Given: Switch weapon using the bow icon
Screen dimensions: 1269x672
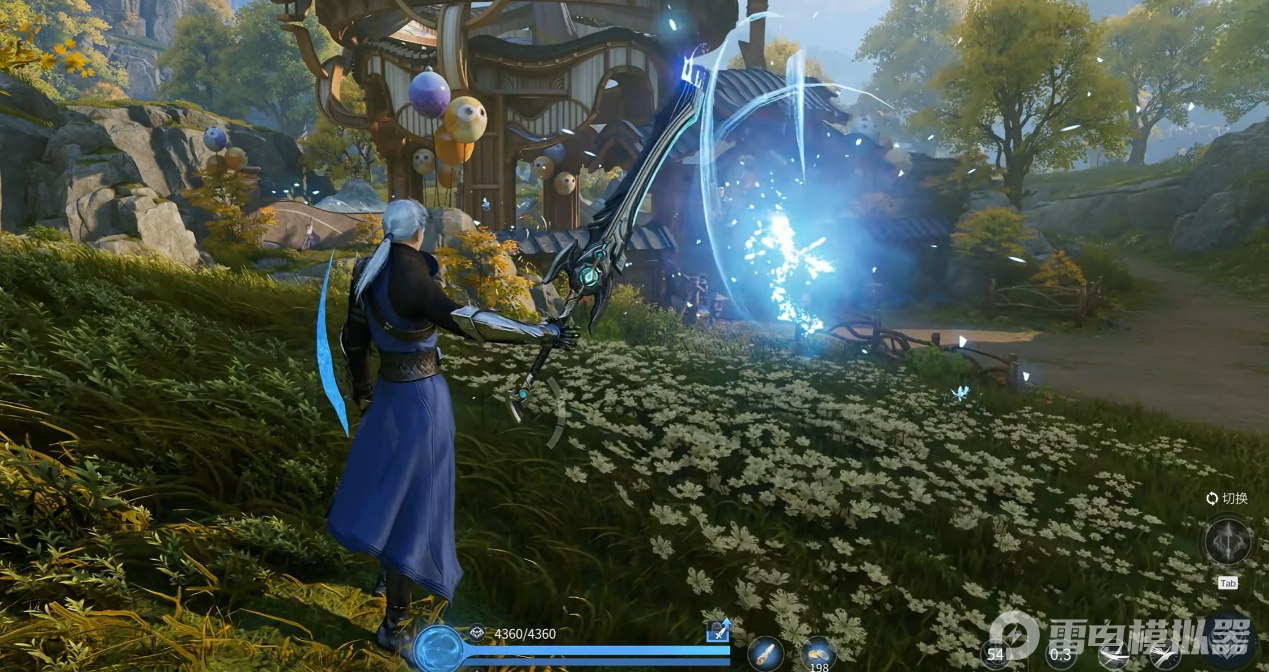Looking at the screenshot, I should coord(1227,542).
